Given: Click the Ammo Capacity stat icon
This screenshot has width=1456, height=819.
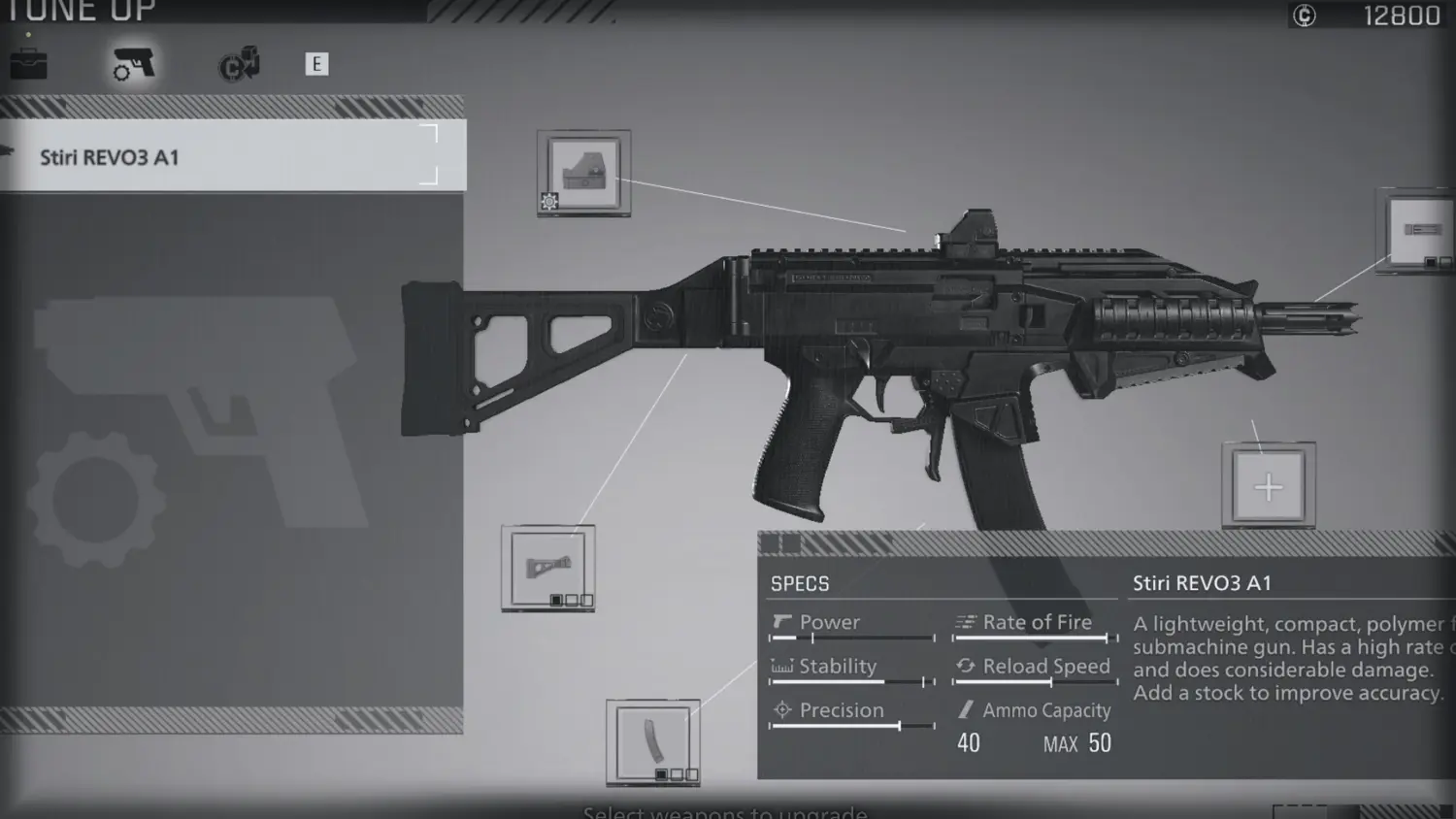Looking at the screenshot, I should (x=966, y=710).
